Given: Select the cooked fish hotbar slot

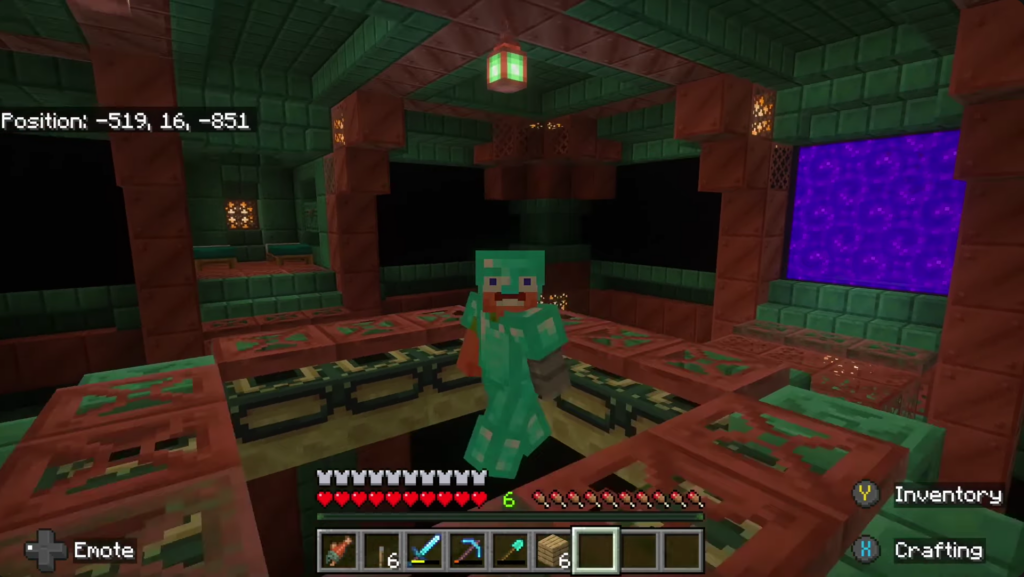Looking at the screenshot, I should tap(339, 551).
